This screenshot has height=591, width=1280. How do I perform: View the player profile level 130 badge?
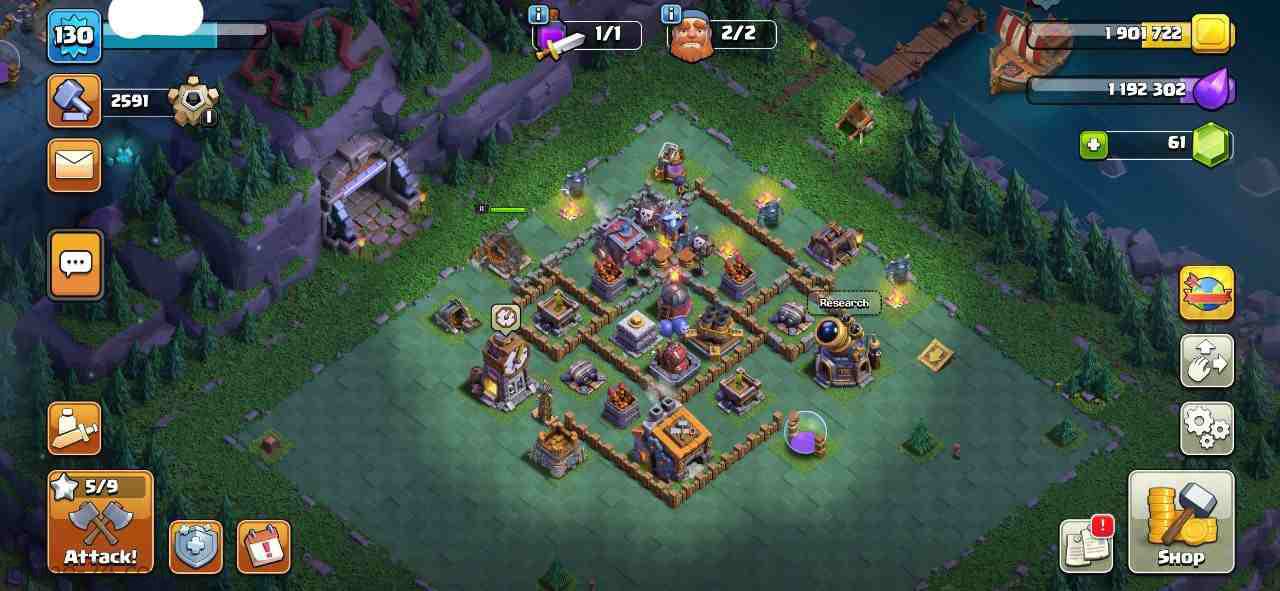[74, 36]
